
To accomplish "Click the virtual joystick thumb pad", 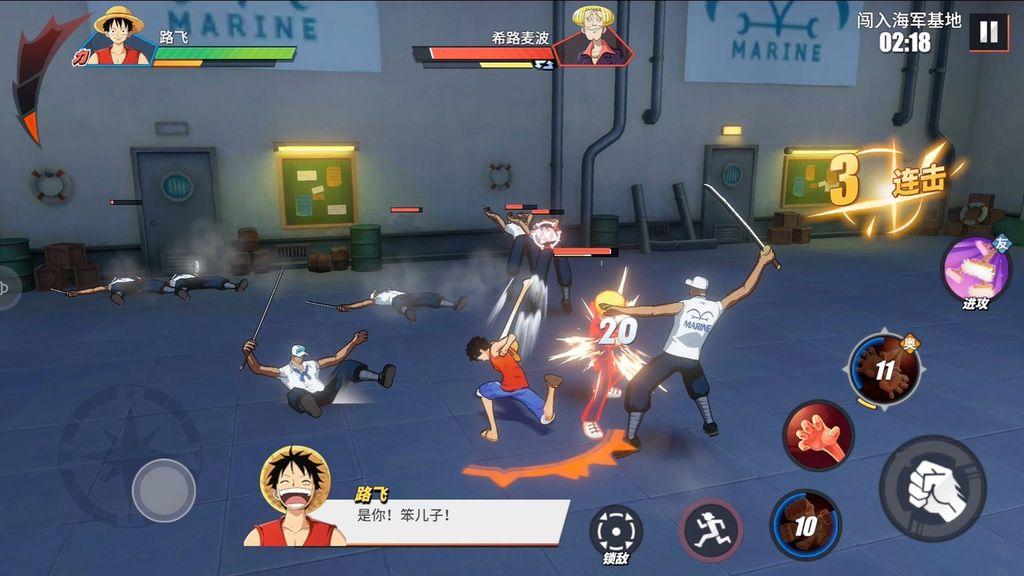I will [x=163, y=490].
